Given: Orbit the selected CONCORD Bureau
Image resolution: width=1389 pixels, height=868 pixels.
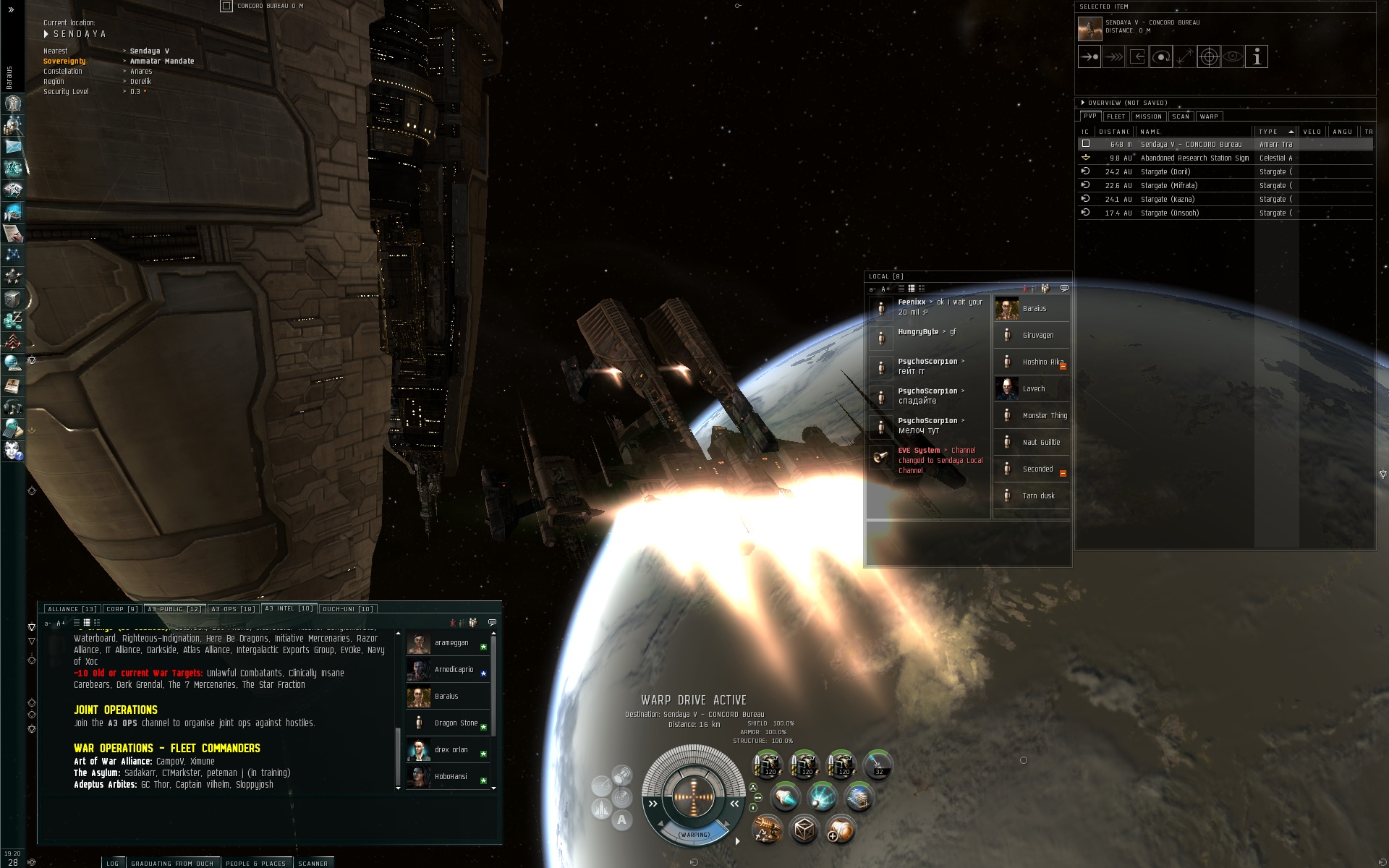Looking at the screenshot, I should click(1161, 56).
